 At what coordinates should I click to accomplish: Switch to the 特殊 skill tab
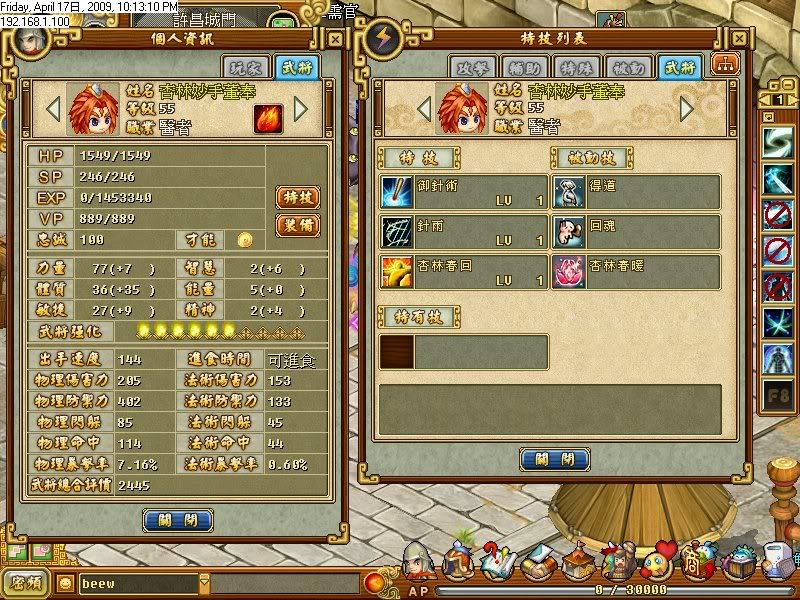point(576,67)
